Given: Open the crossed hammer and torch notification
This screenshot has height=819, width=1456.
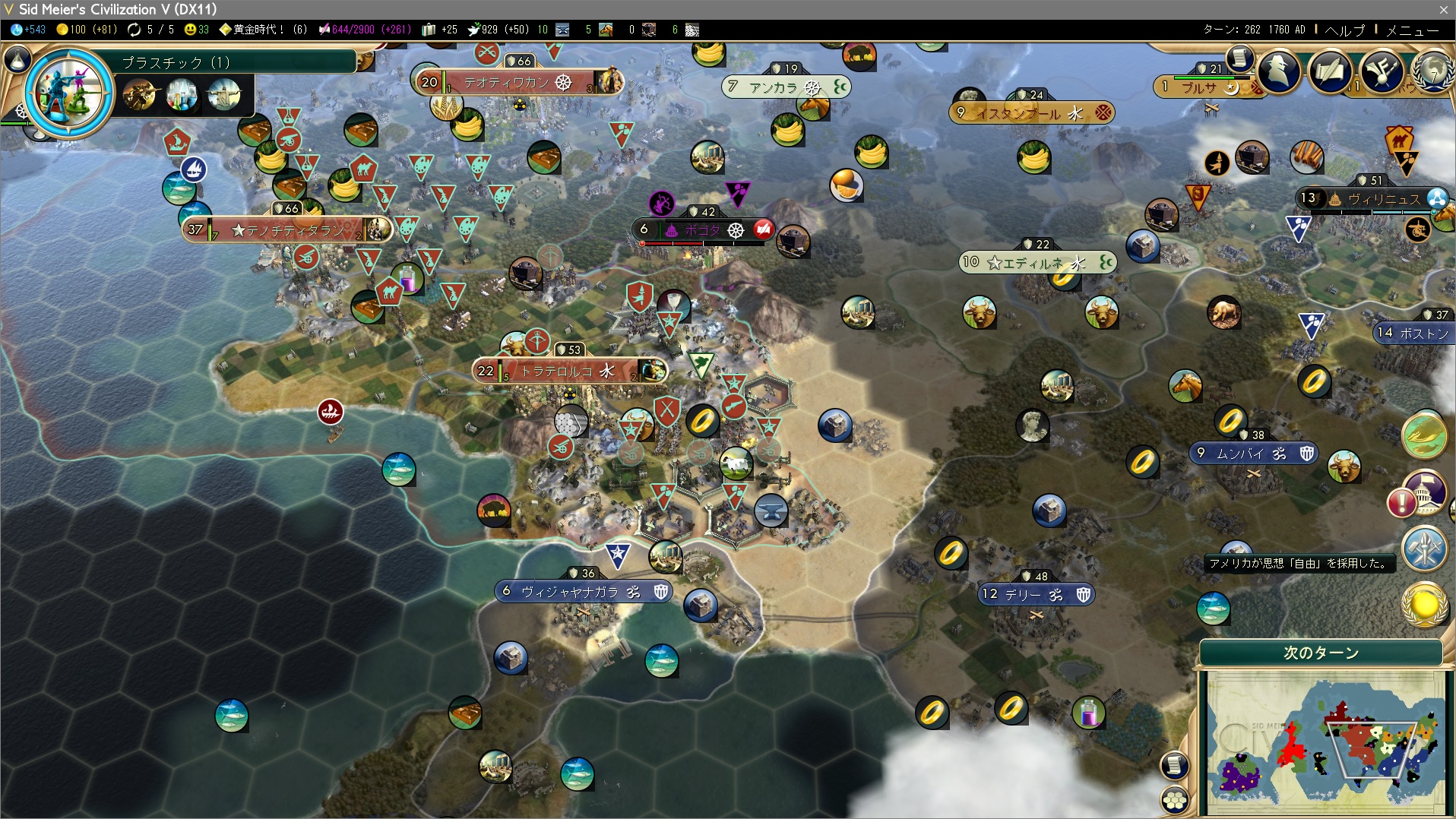Looking at the screenshot, I should pos(1424,549).
